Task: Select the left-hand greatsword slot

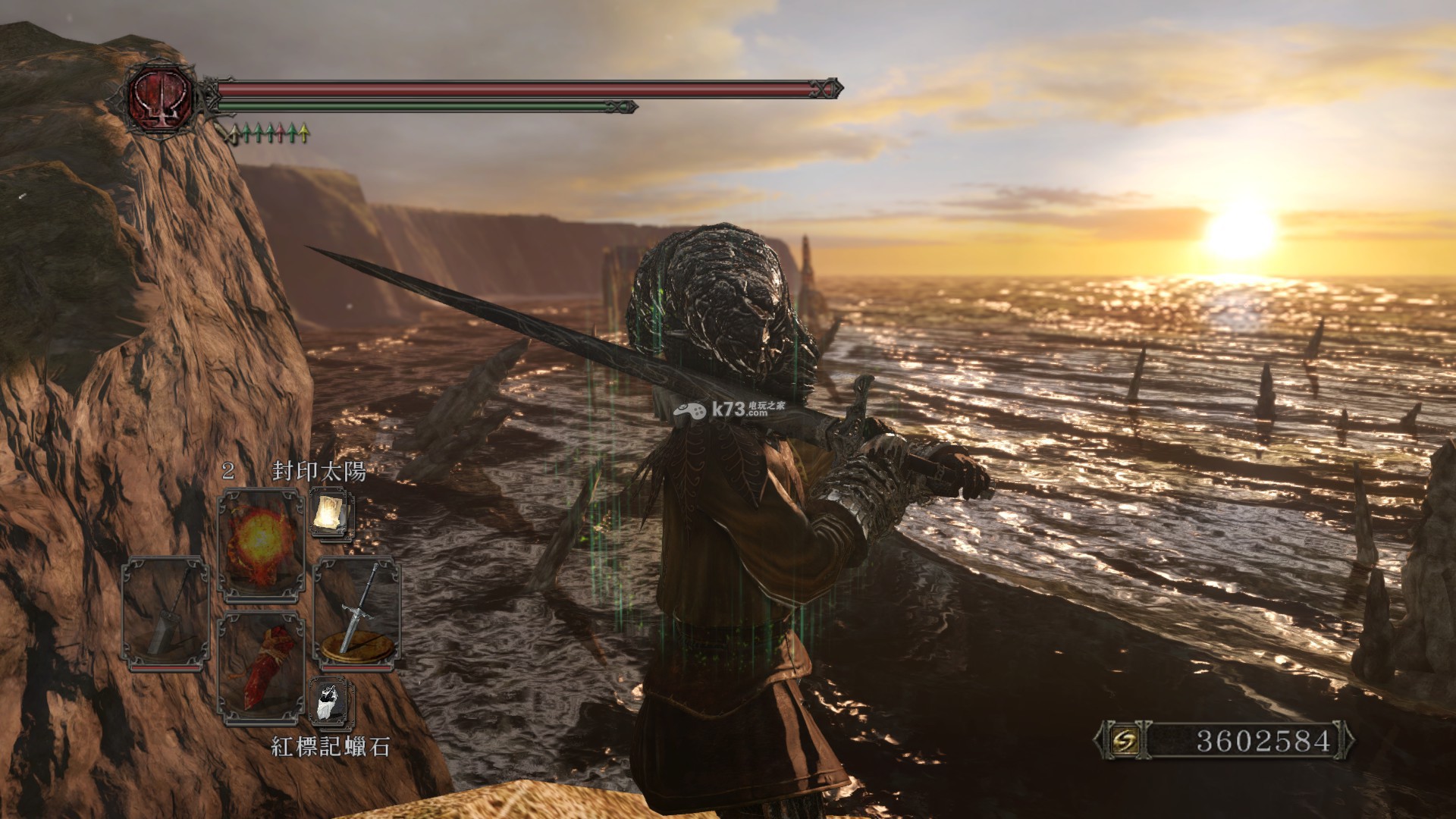Action: point(165,612)
